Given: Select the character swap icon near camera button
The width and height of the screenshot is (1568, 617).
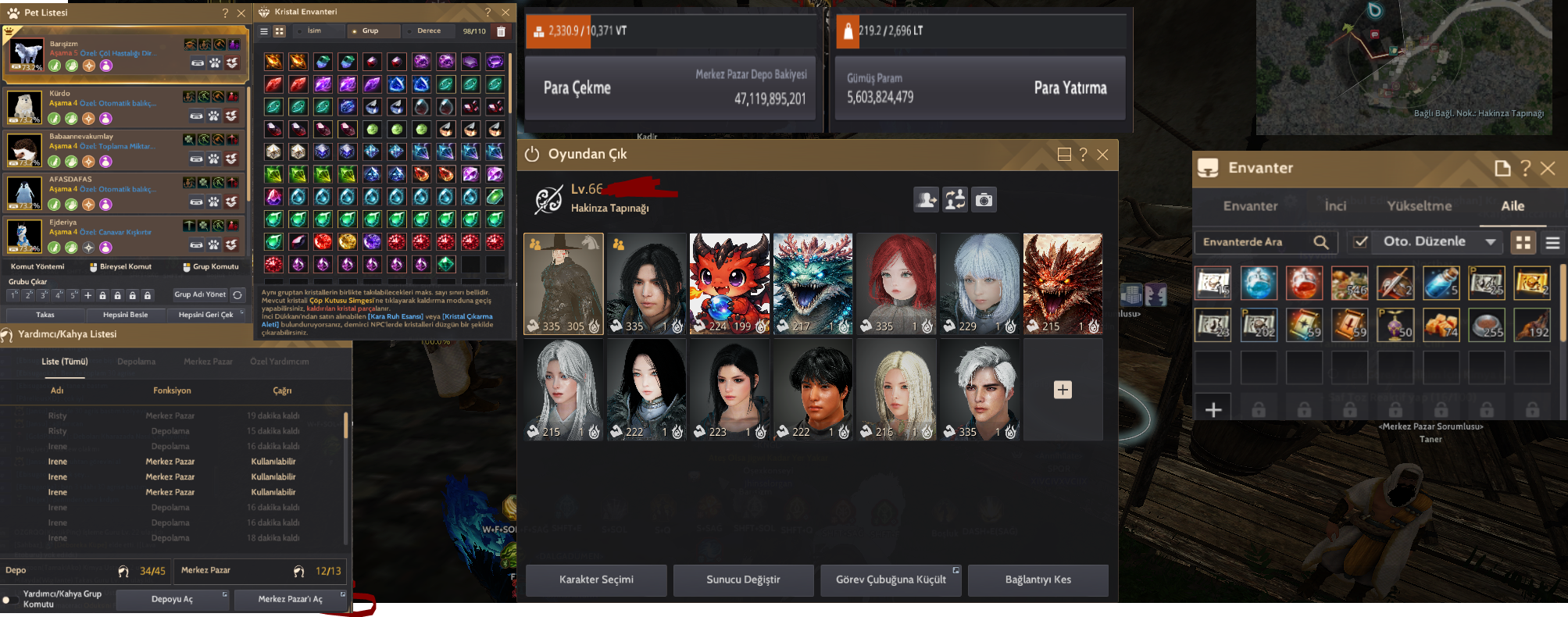Looking at the screenshot, I should (955, 199).
